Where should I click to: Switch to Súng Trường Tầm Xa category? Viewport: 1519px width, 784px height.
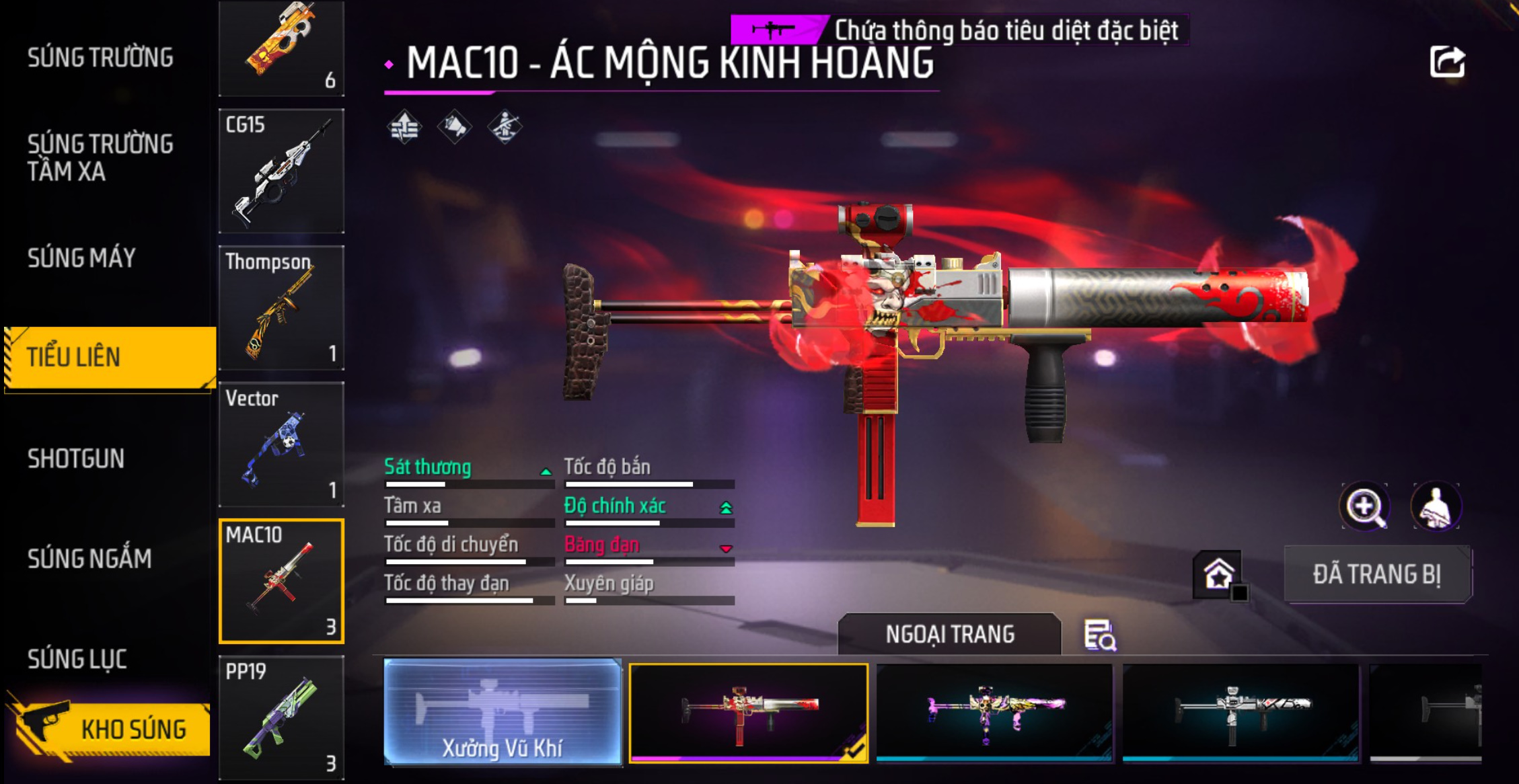pyautogui.click(x=100, y=157)
